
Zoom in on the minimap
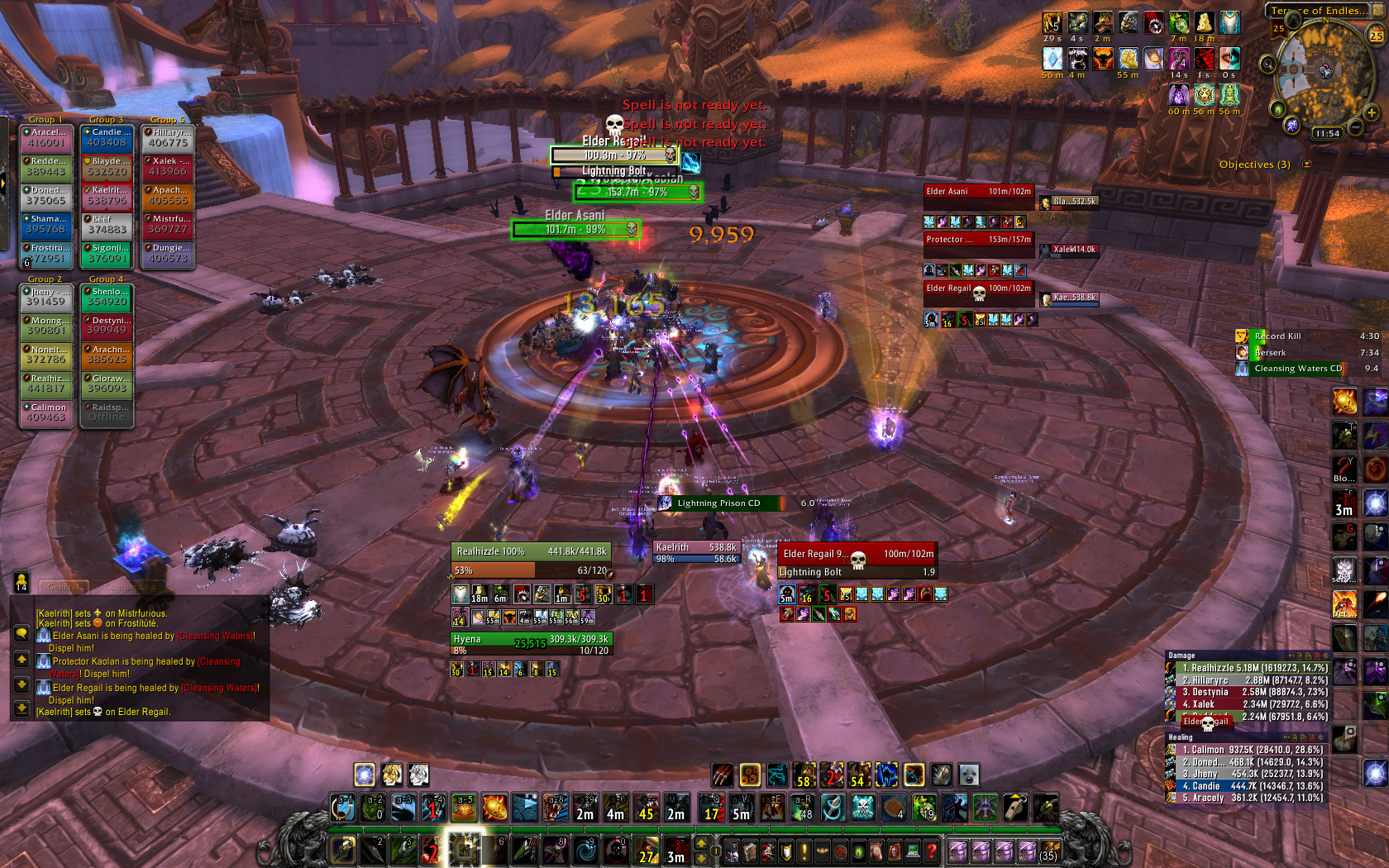click(x=1372, y=112)
